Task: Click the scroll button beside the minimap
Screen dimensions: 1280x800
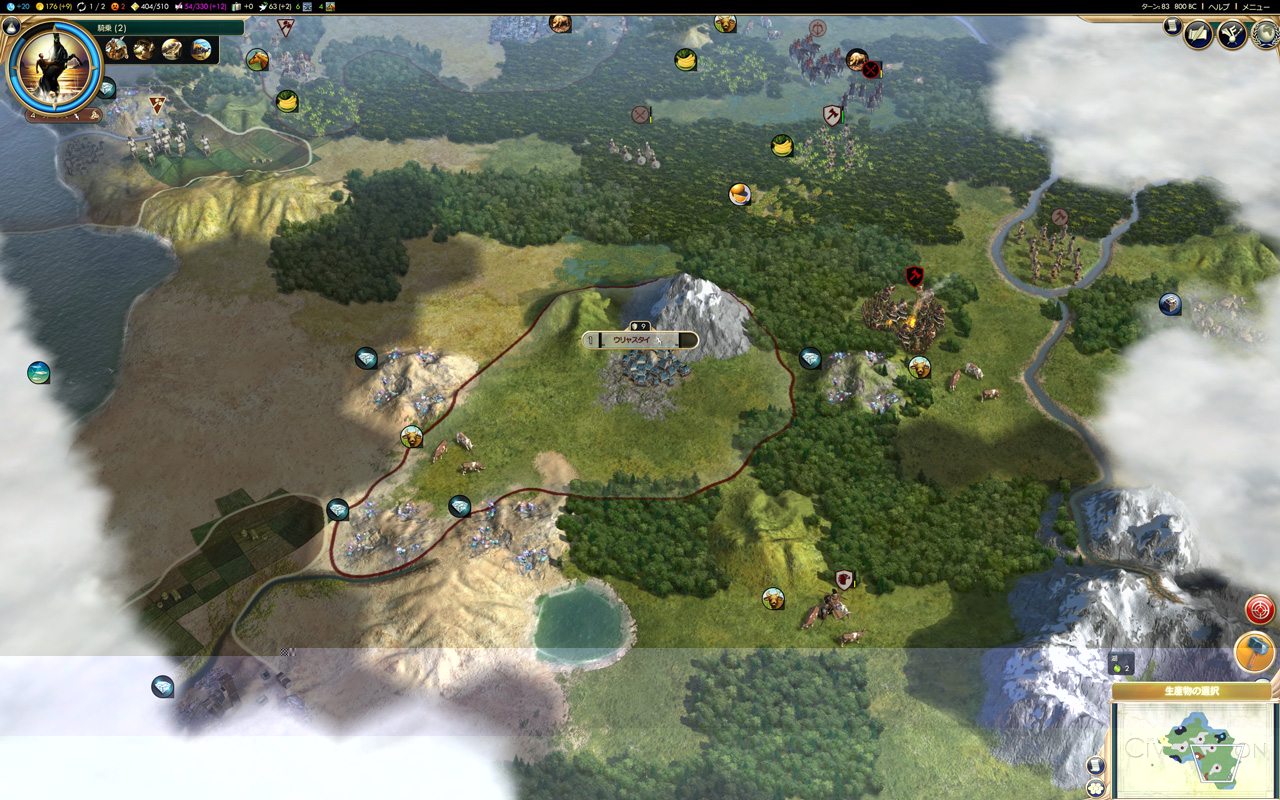Action: 1095,765
